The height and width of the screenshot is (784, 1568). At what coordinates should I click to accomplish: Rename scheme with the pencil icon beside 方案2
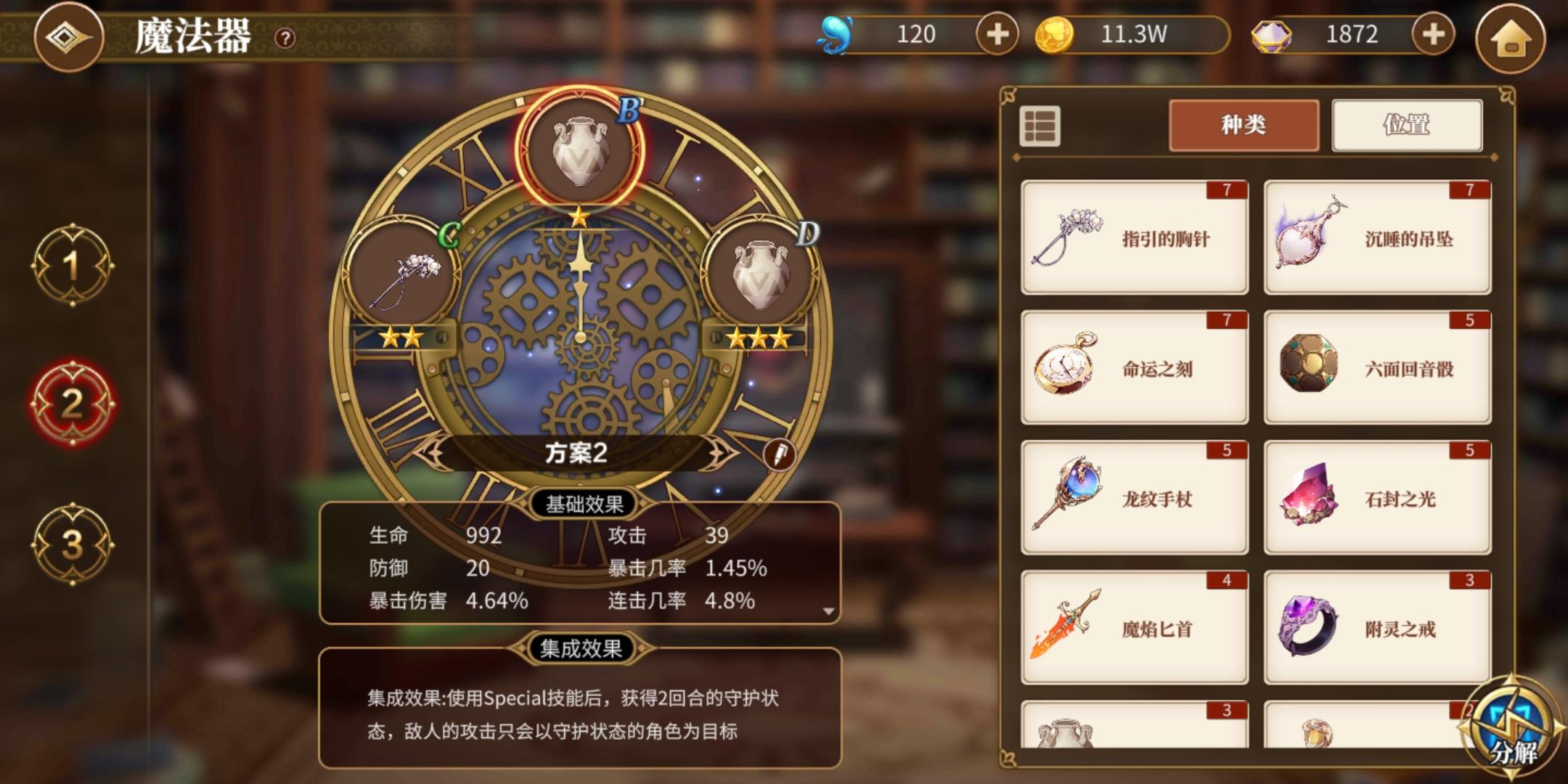point(778,454)
